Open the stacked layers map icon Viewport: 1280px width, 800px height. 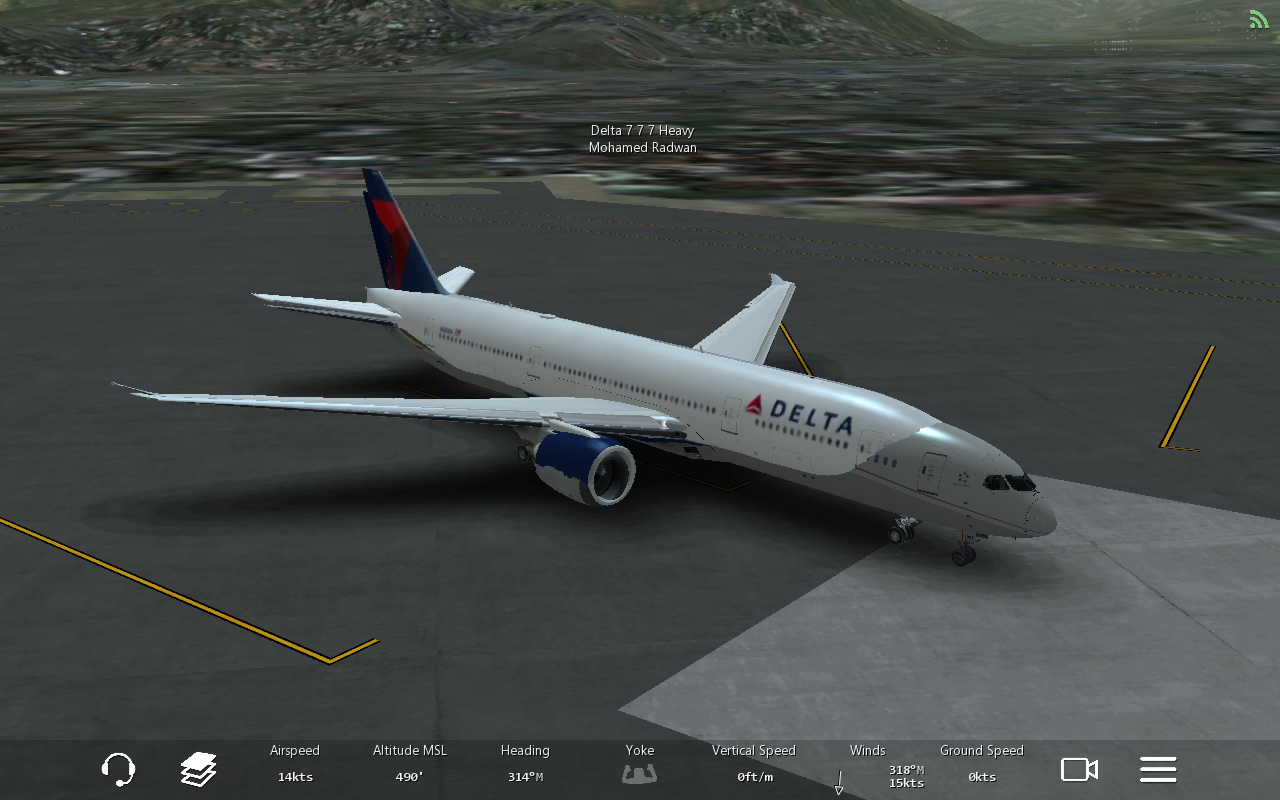[199, 769]
